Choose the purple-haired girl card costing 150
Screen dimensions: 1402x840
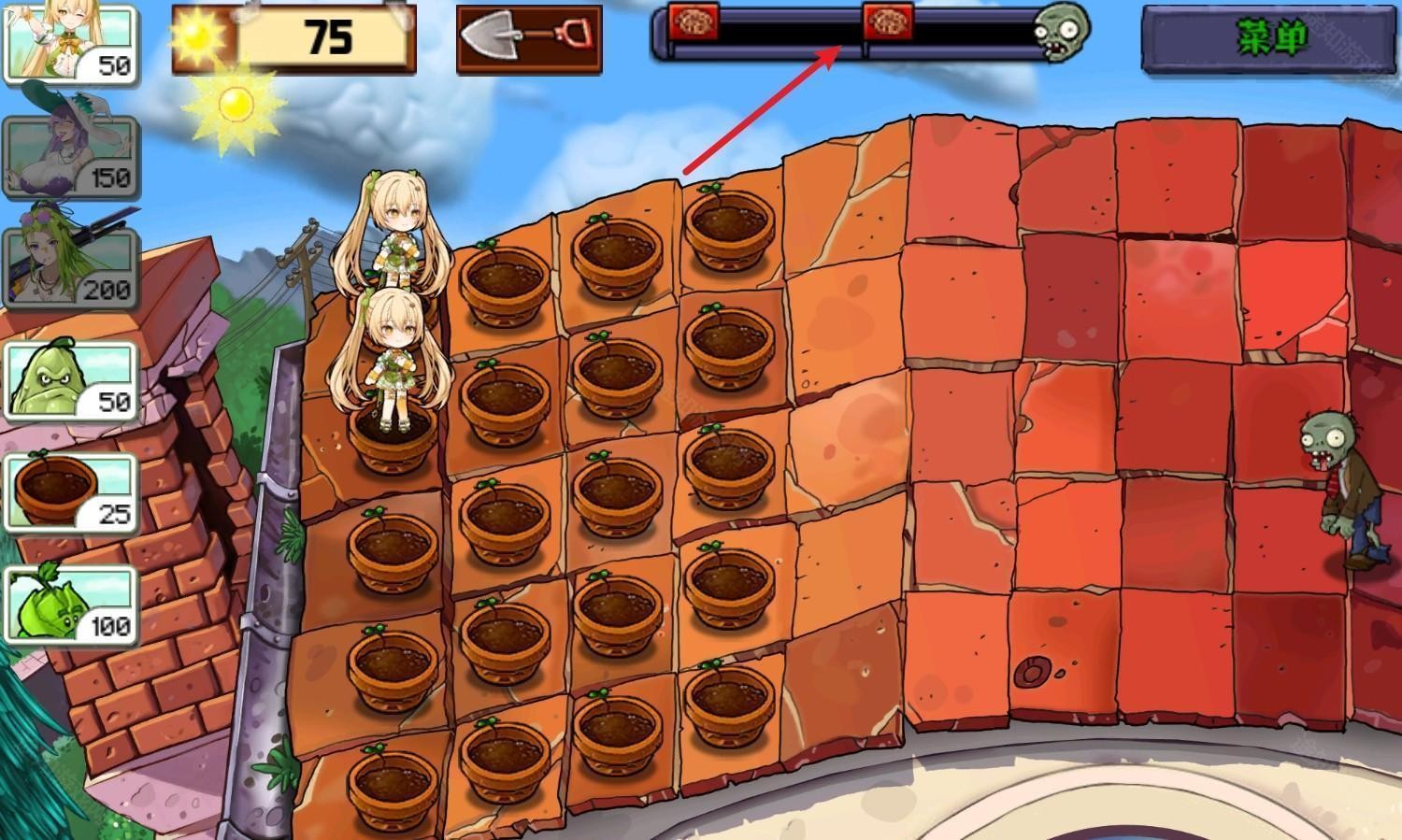[70, 154]
